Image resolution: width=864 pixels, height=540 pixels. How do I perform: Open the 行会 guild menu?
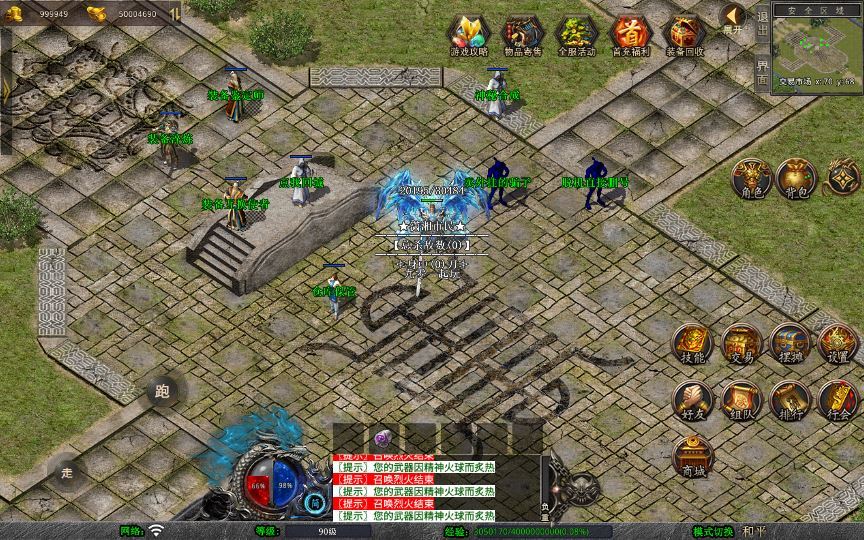838,399
